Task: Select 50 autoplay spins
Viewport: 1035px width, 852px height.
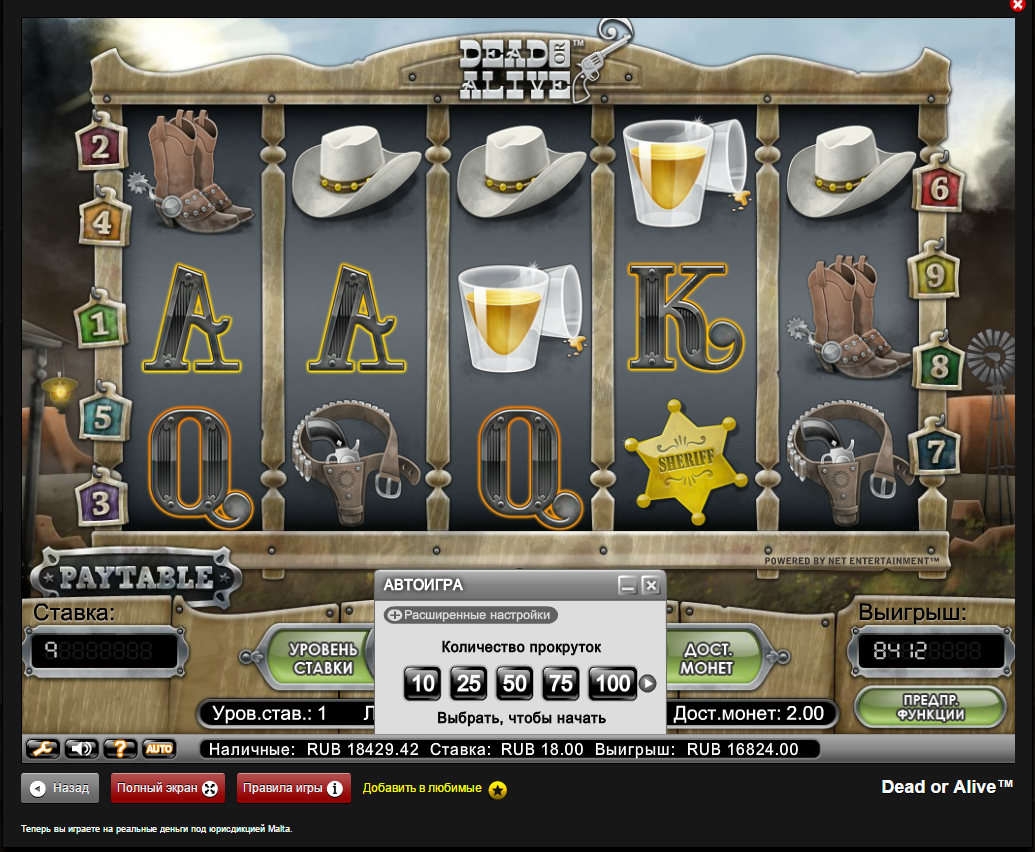Action: coord(515,683)
